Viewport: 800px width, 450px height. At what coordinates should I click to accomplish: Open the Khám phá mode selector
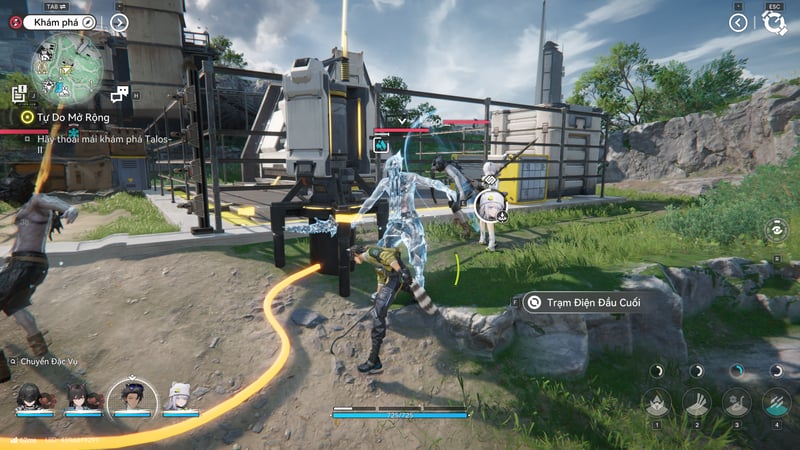click(x=60, y=22)
